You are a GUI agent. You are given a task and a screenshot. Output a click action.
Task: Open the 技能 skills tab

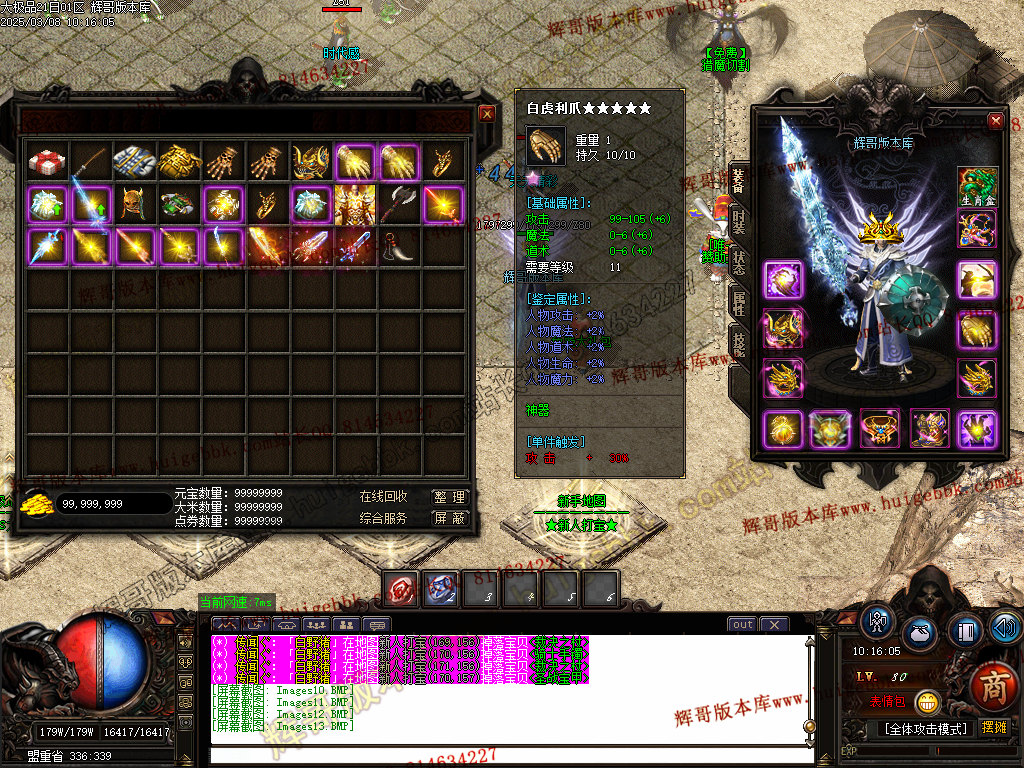(x=738, y=343)
